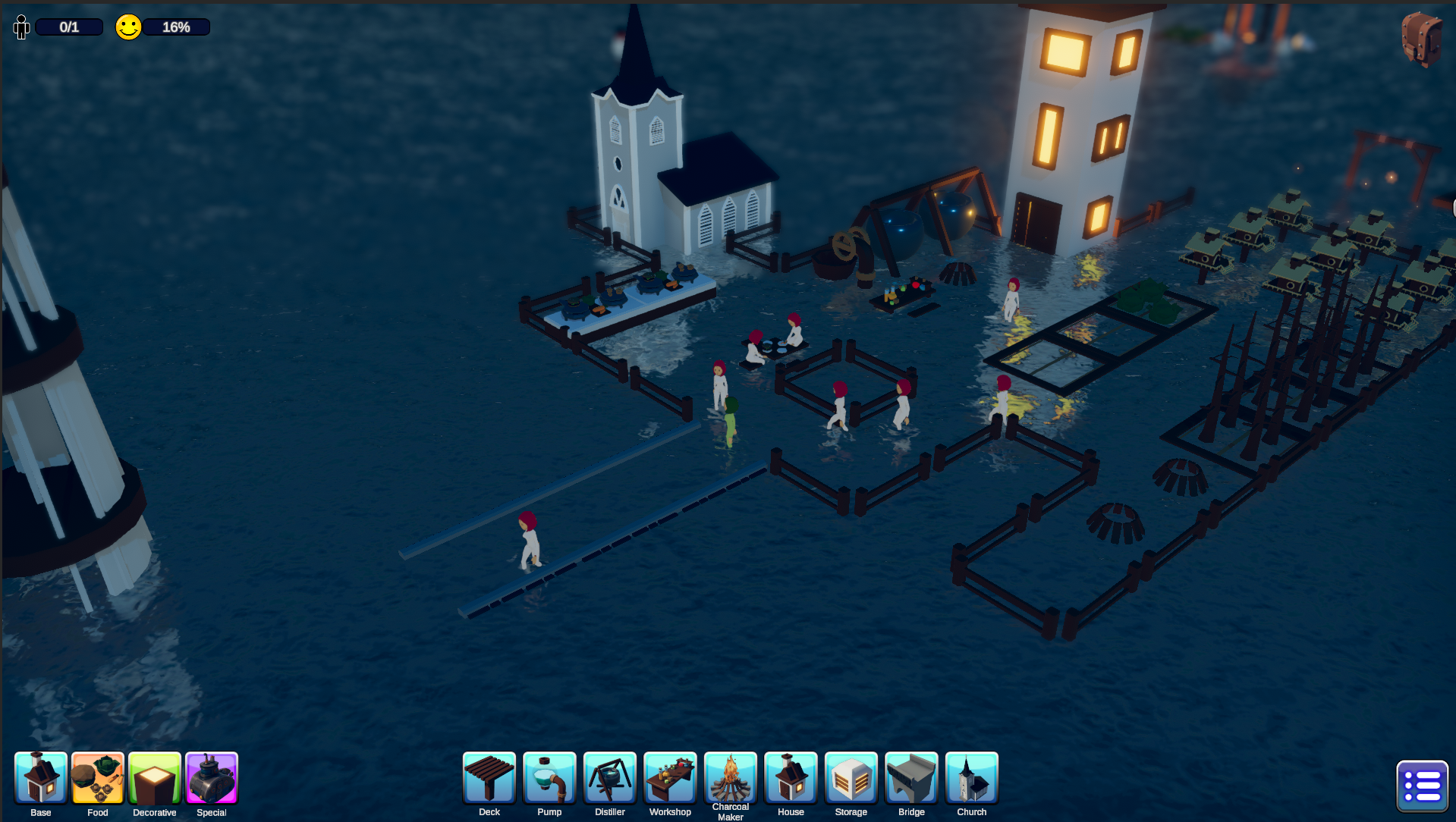This screenshot has height=822, width=1456.
Task: Choose the Bridge building
Action: 911,777
